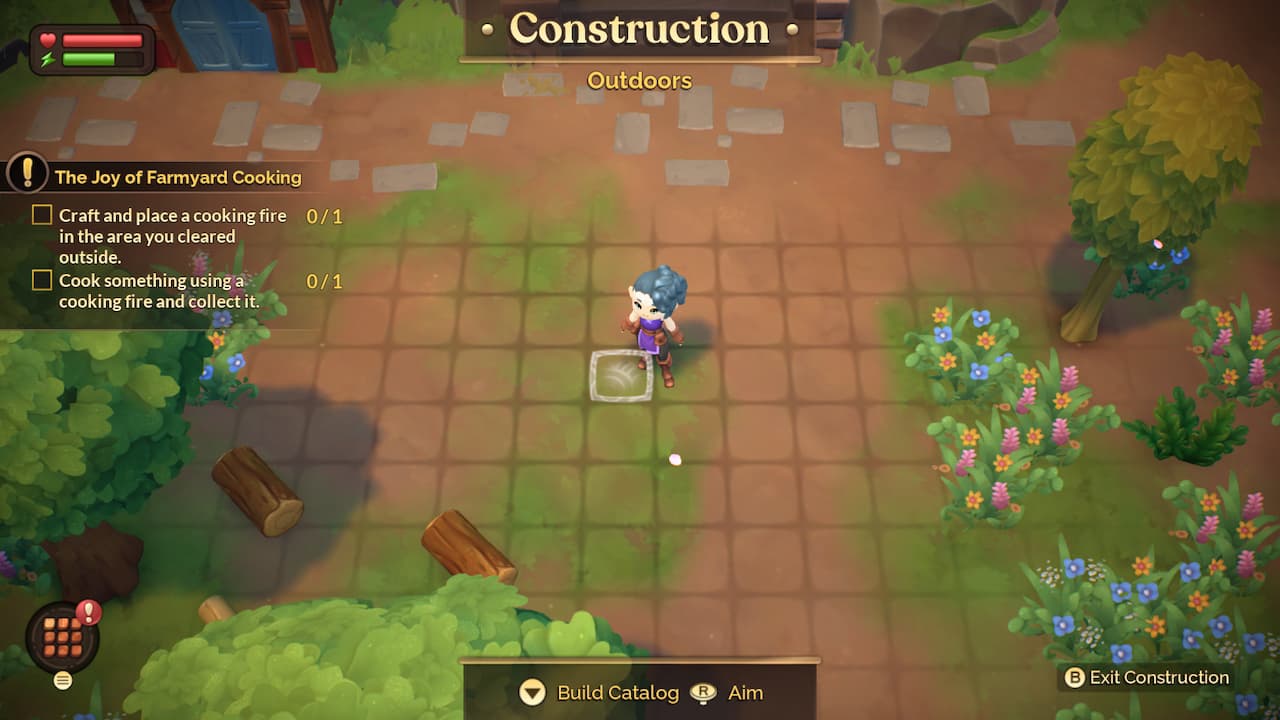
Task: Expand The Joy of Farmyard Cooking quest
Action: tap(178, 177)
